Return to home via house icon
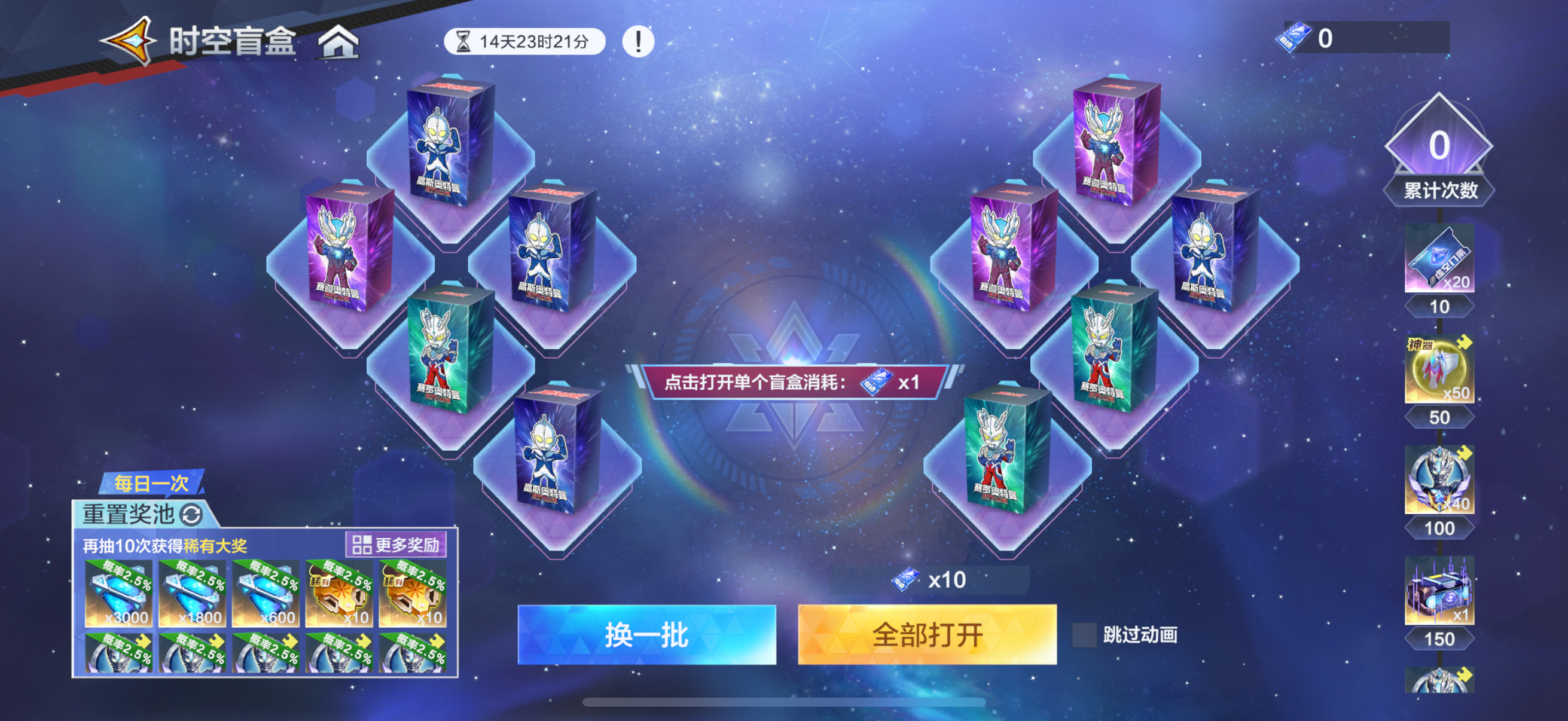 (x=339, y=42)
